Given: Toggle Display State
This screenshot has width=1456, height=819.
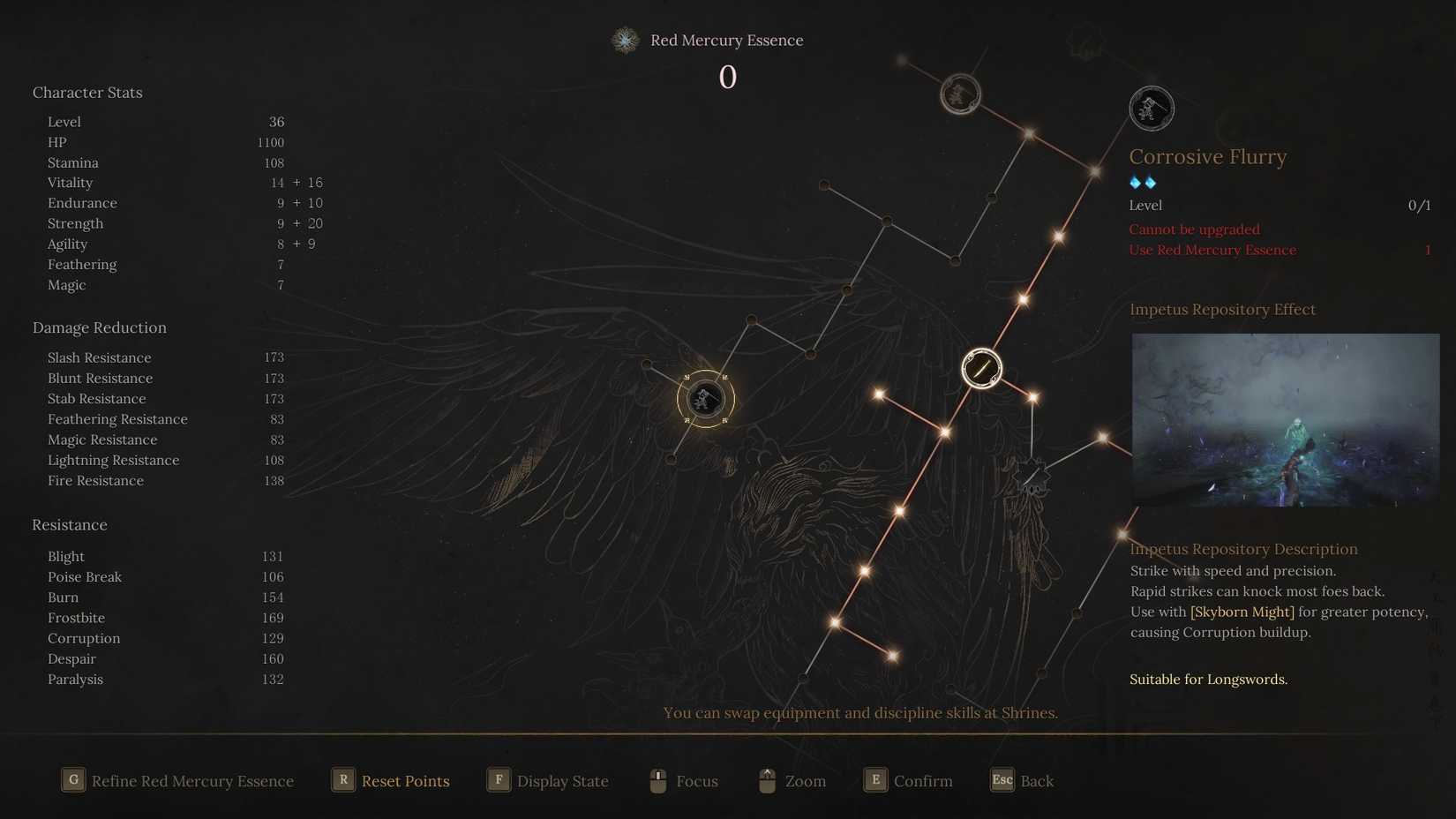Looking at the screenshot, I should 562,780.
